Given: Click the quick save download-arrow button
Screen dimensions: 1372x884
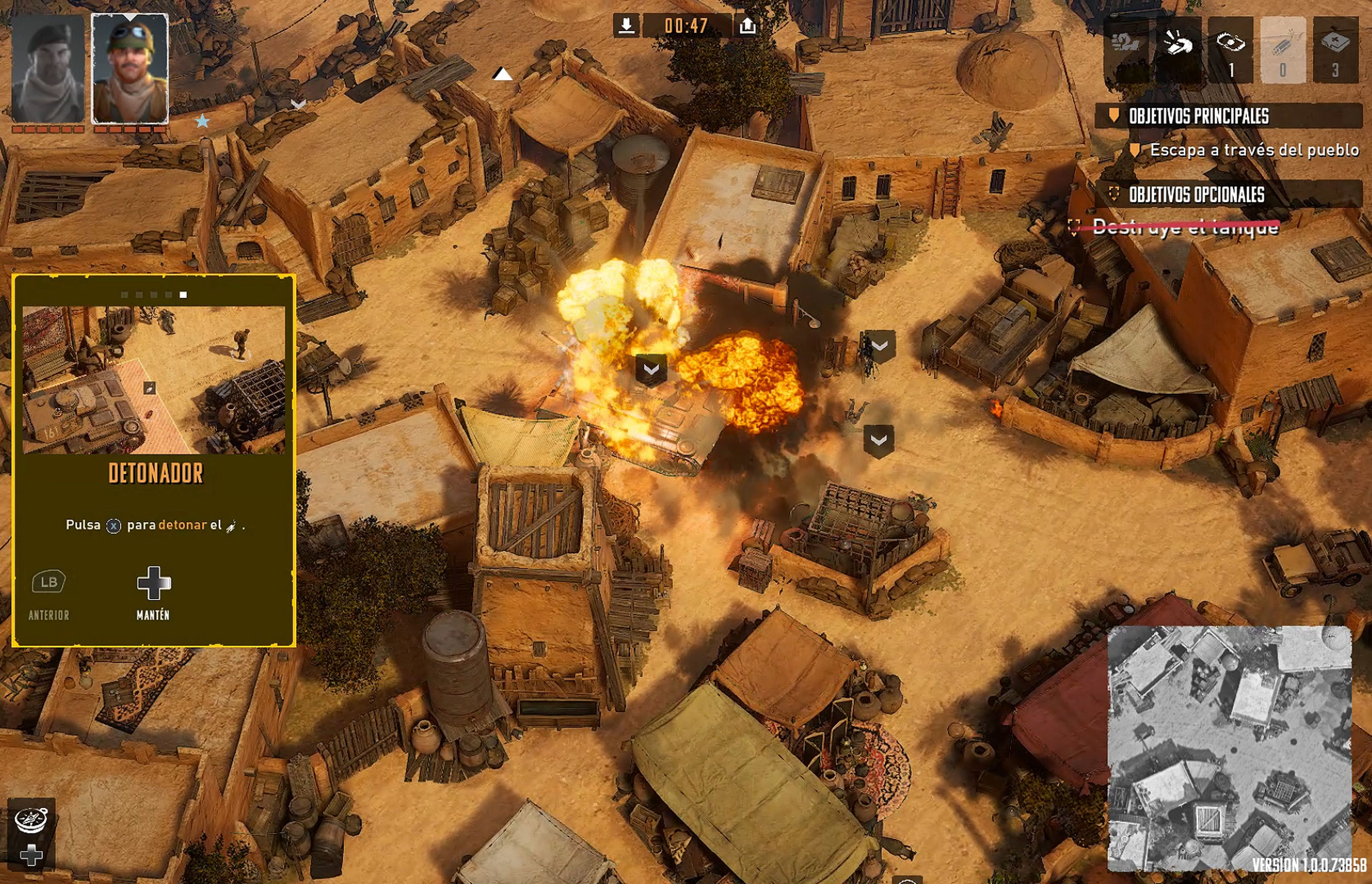Looking at the screenshot, I should [x=627, y=25].
